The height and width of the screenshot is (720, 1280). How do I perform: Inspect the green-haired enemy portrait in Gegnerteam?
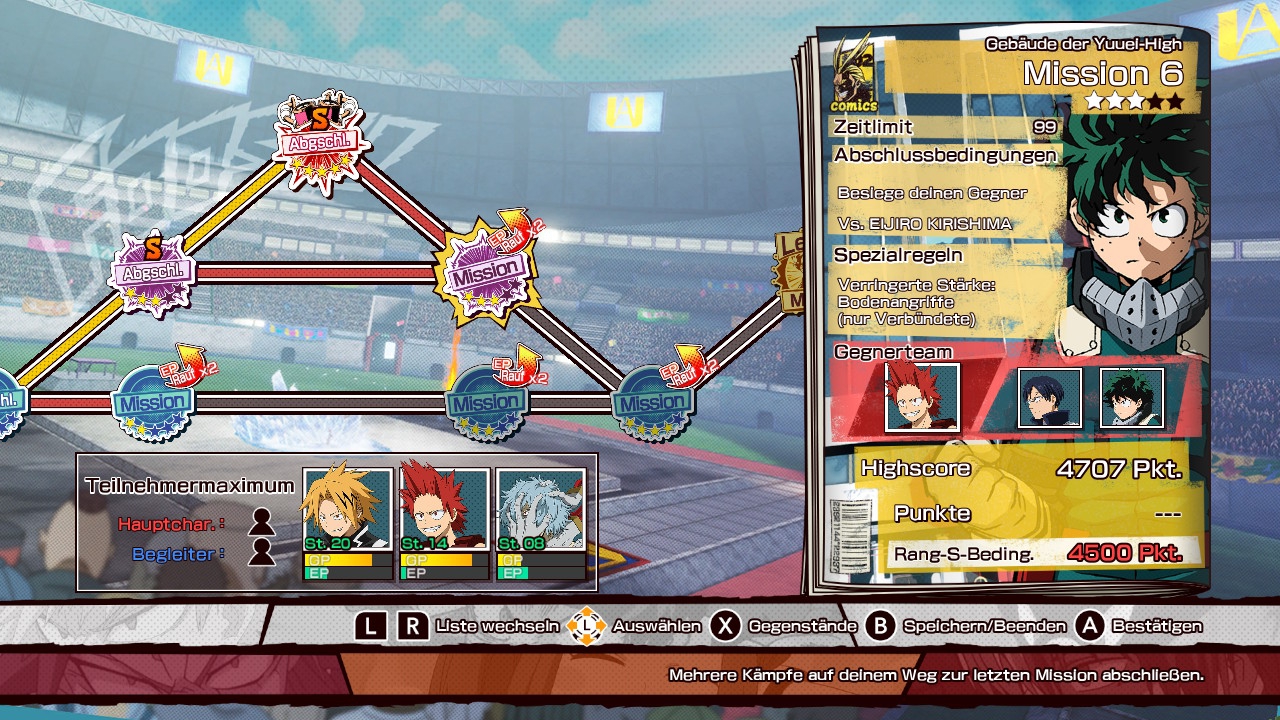click(x=1132, y=398)
